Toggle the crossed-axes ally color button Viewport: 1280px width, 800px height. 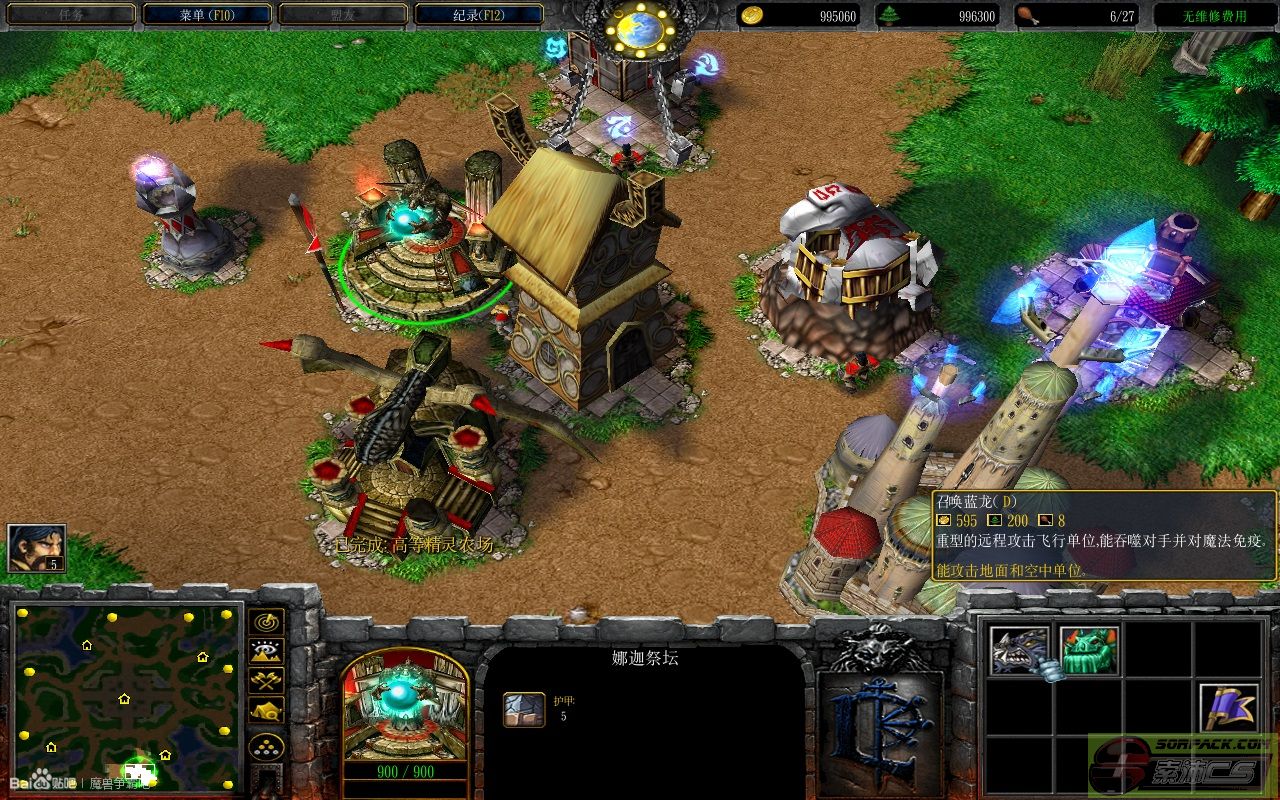[267, 680]
